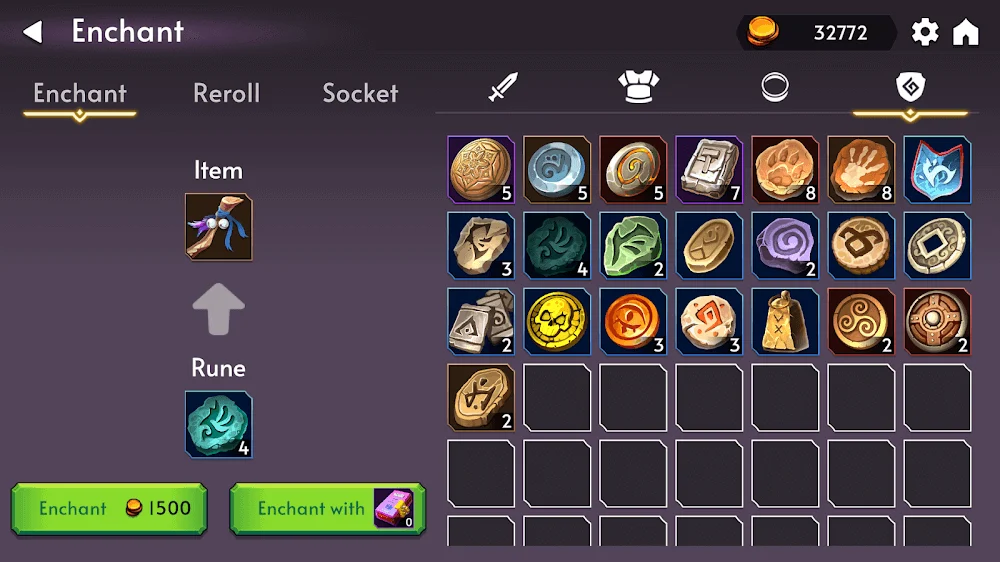Open the gear settings menu
Viewport: 1000px width, 562px height.
click(925, 32)
